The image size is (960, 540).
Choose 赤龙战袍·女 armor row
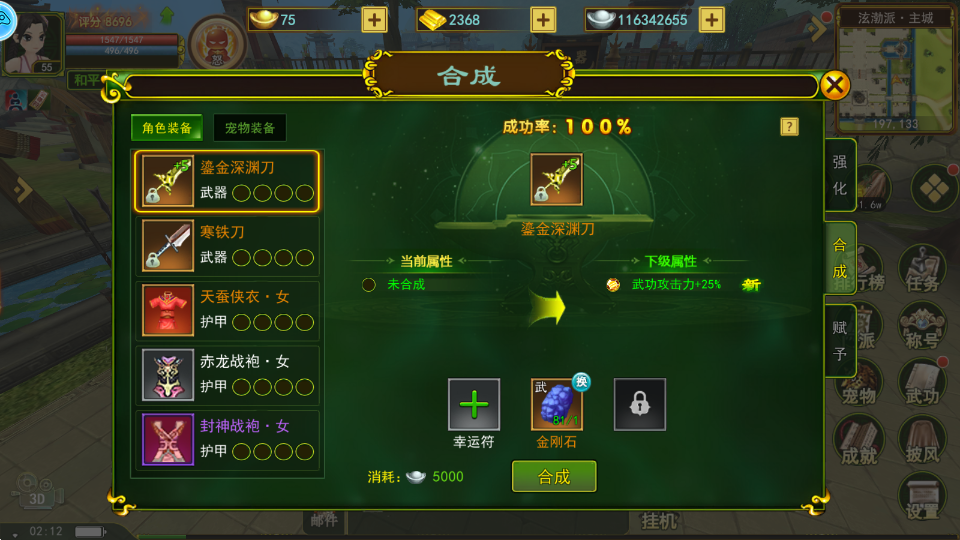227,375
